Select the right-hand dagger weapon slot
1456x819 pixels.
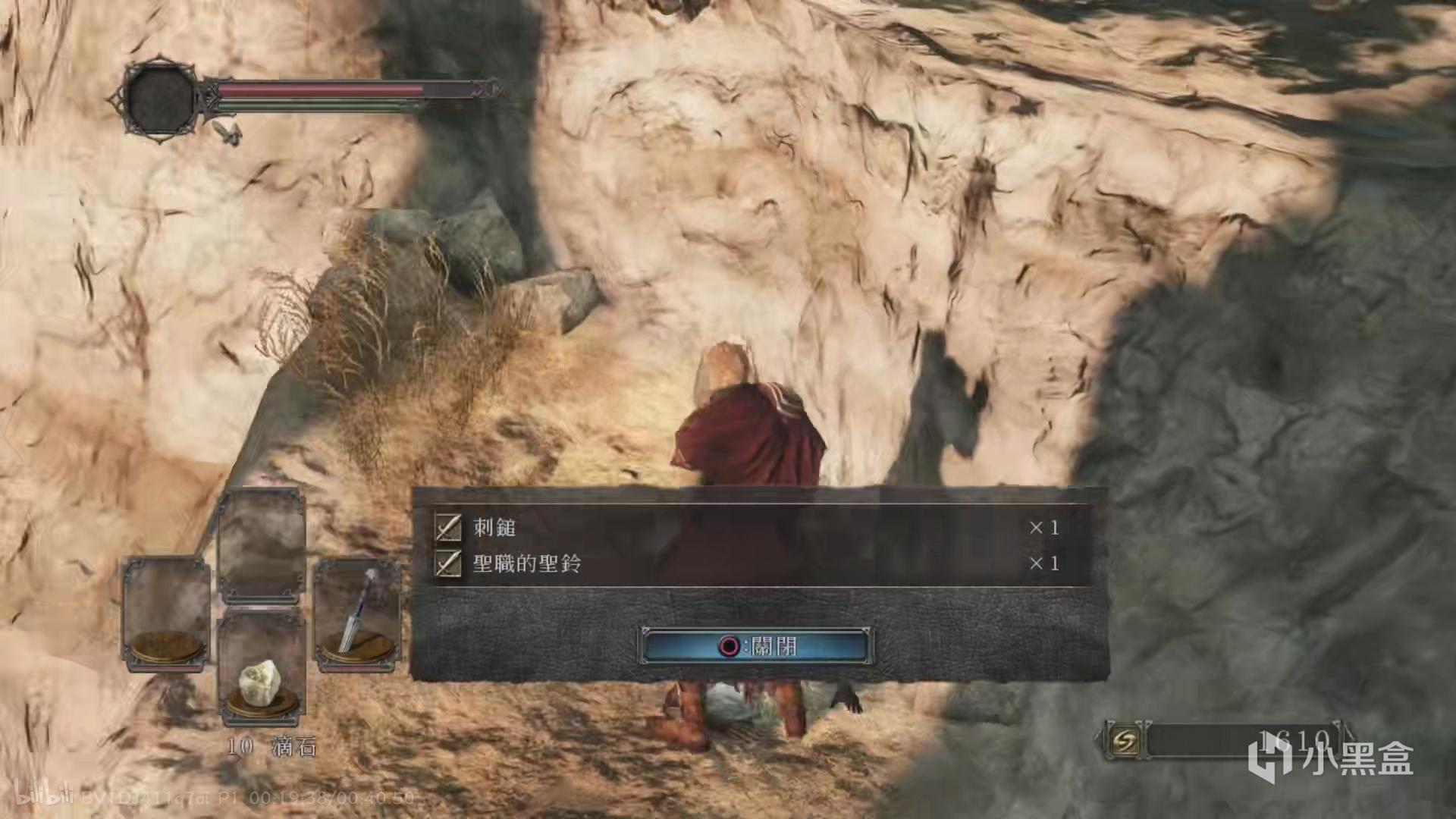357,614
